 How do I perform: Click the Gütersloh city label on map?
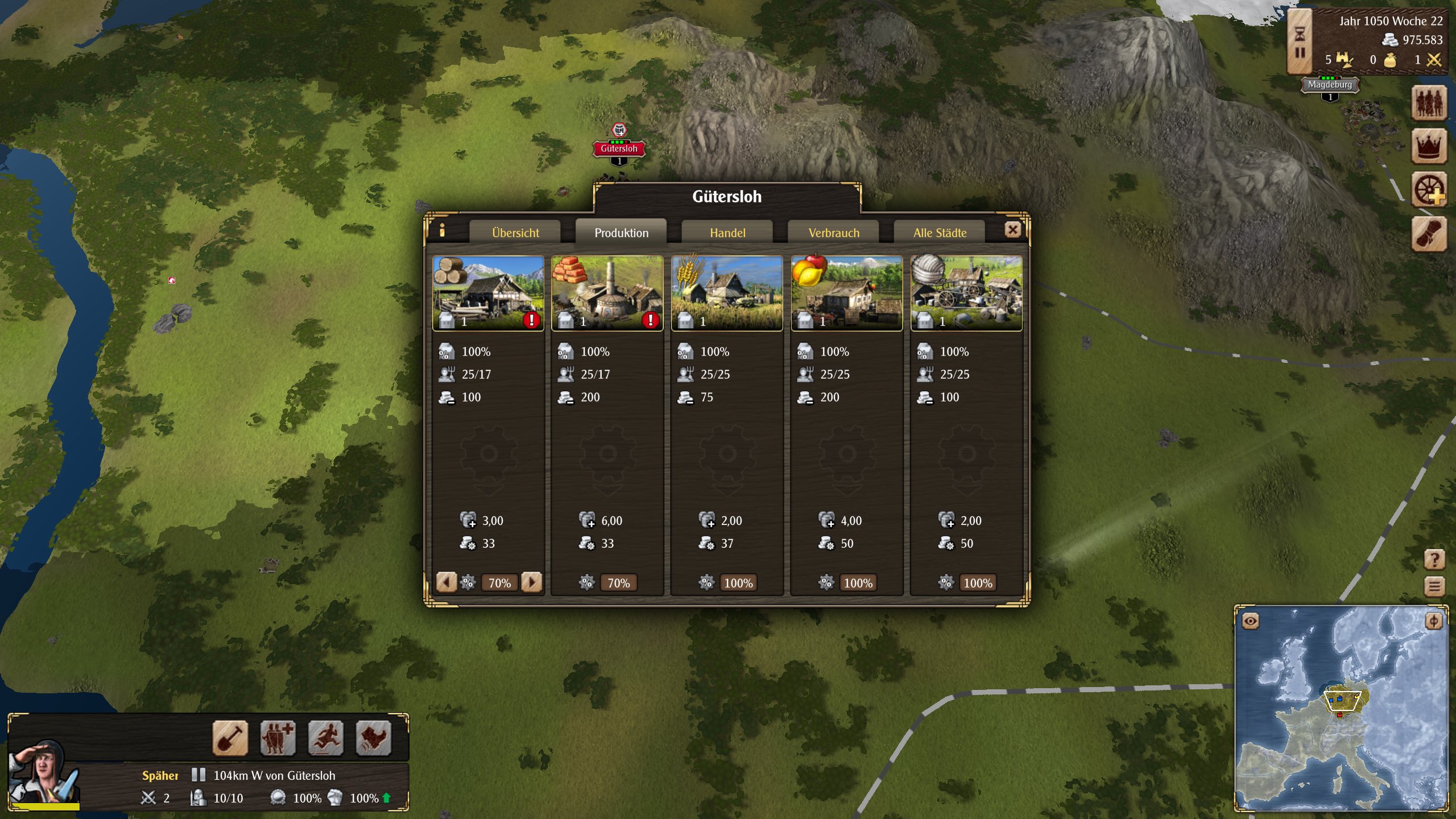(x=619, y=148)
